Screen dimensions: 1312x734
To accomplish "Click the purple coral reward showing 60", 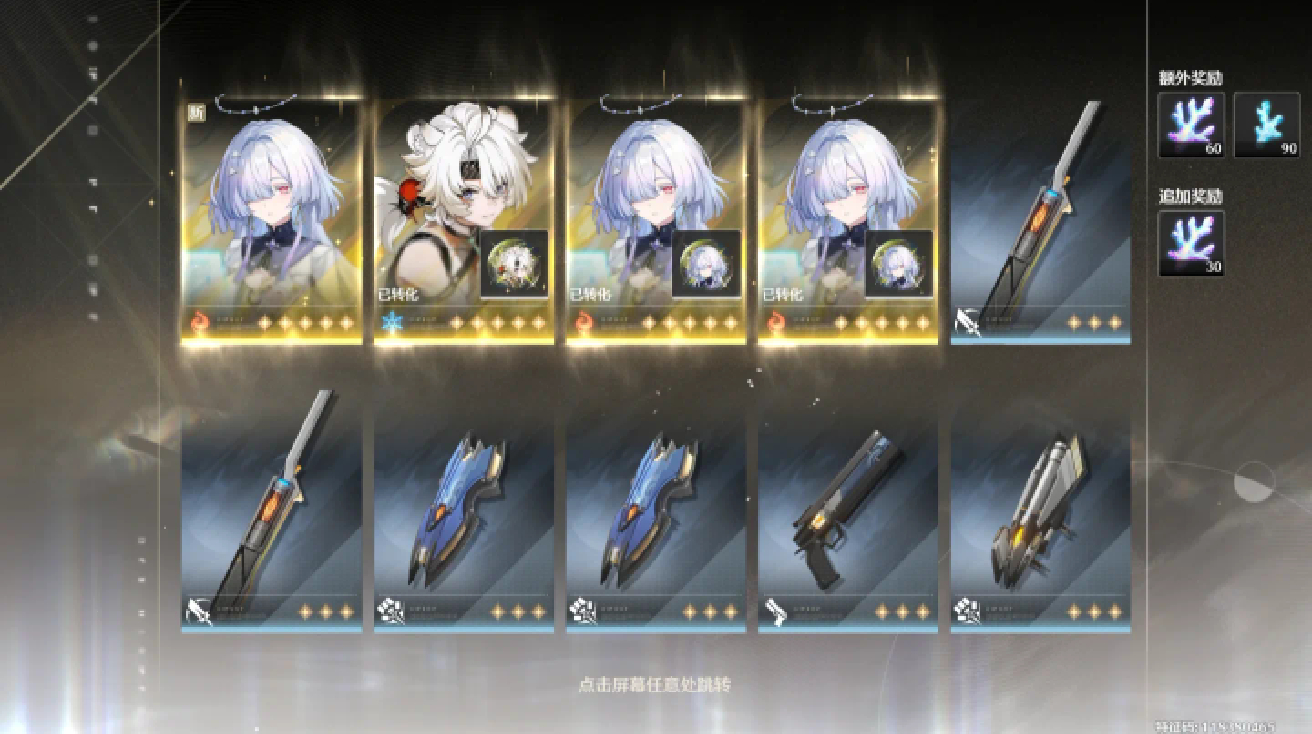I will point(1191,125).
